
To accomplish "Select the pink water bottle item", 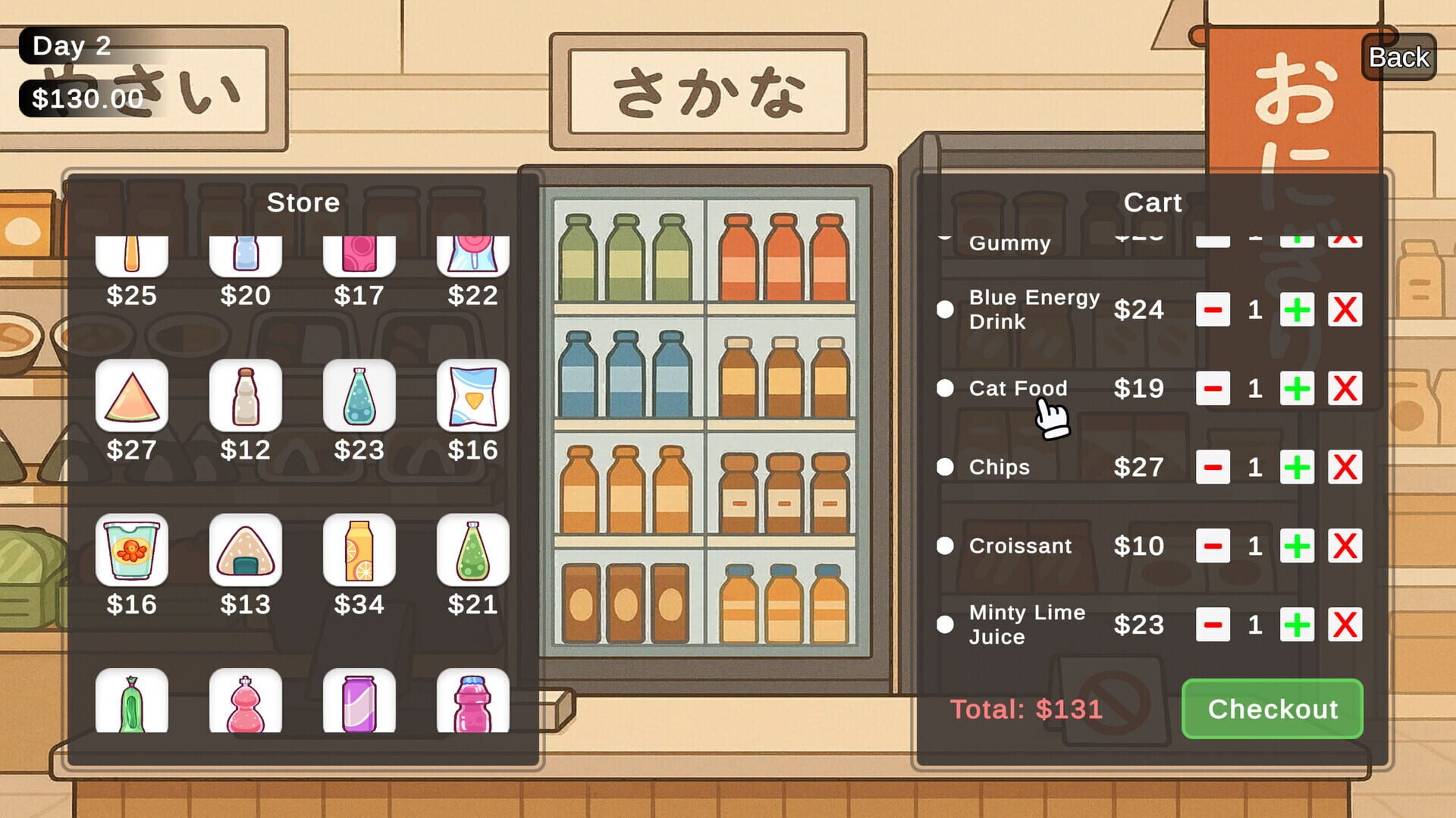I will pyautogui.click(x=472, y=702).
